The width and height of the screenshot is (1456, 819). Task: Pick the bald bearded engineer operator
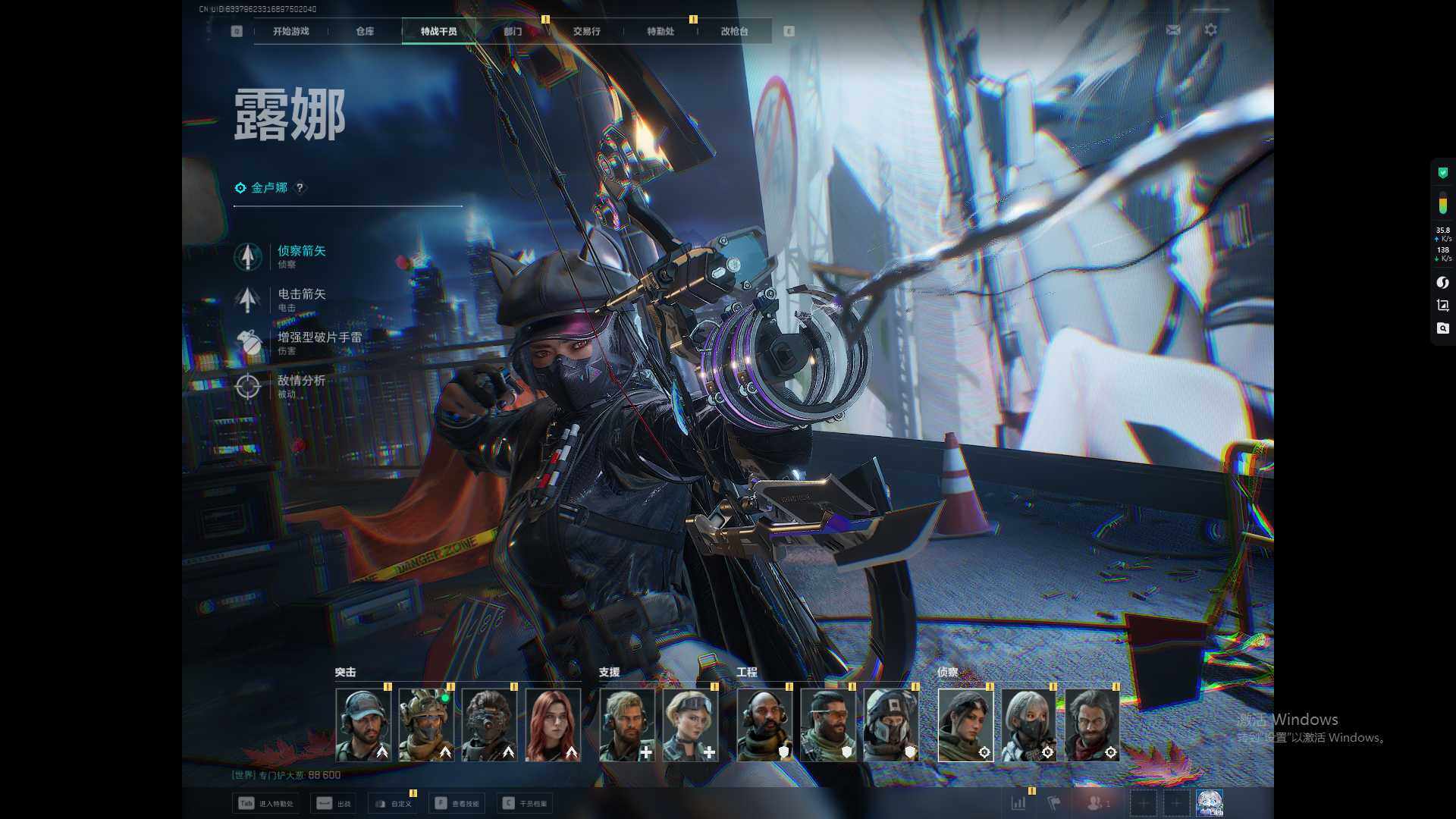(x=764, y=725)
